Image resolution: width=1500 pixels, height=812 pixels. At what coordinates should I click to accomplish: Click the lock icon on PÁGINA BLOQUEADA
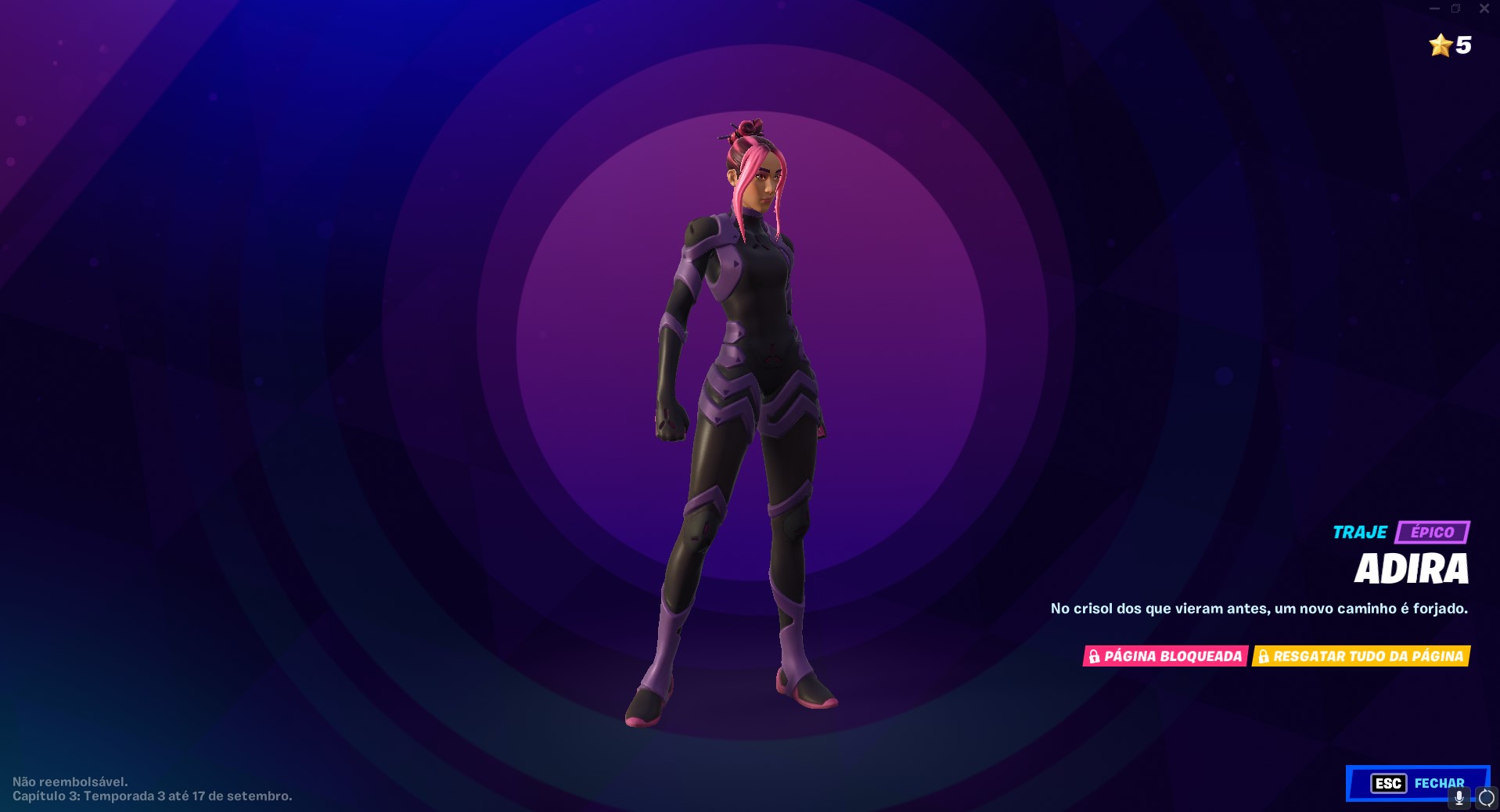tap(1095, 656)
